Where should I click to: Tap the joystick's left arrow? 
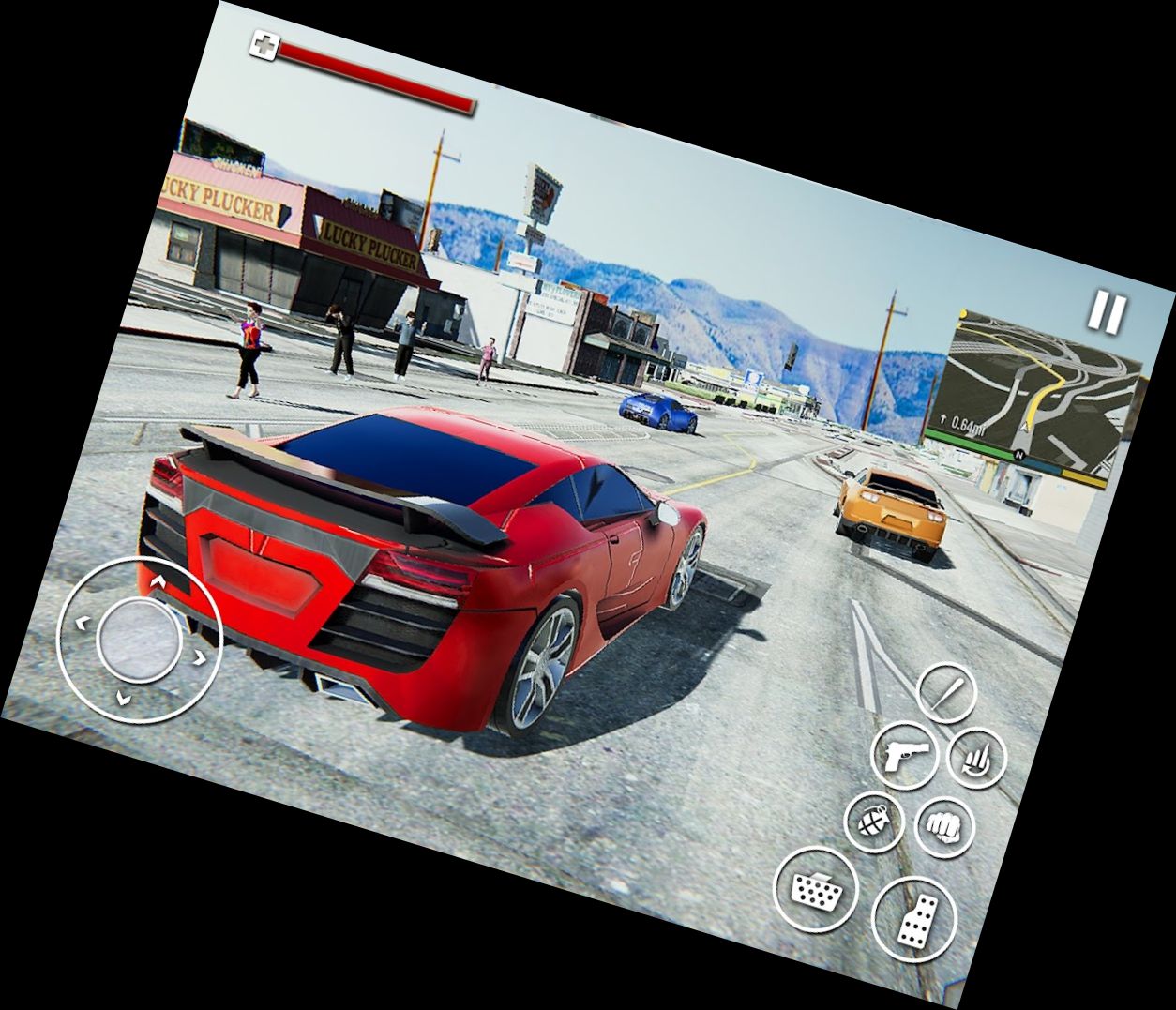click(x=81, y=621)
